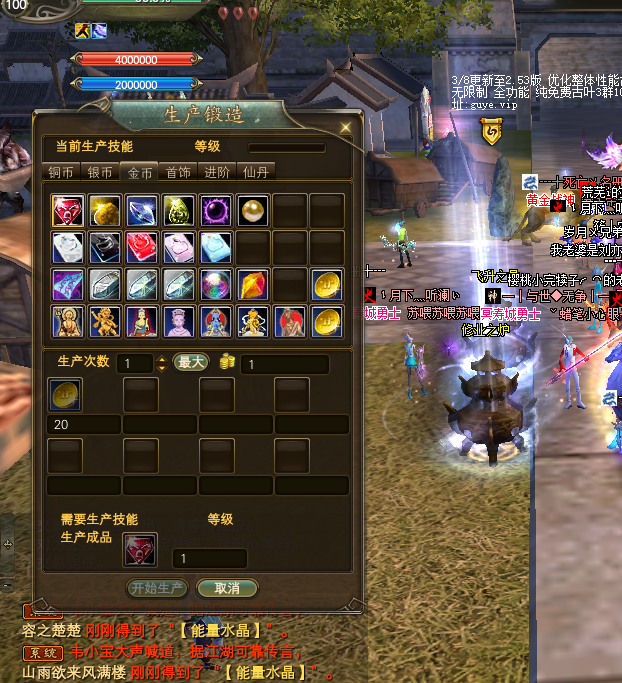Choose the orange crystal recipe icon

[x=252, y=284]
